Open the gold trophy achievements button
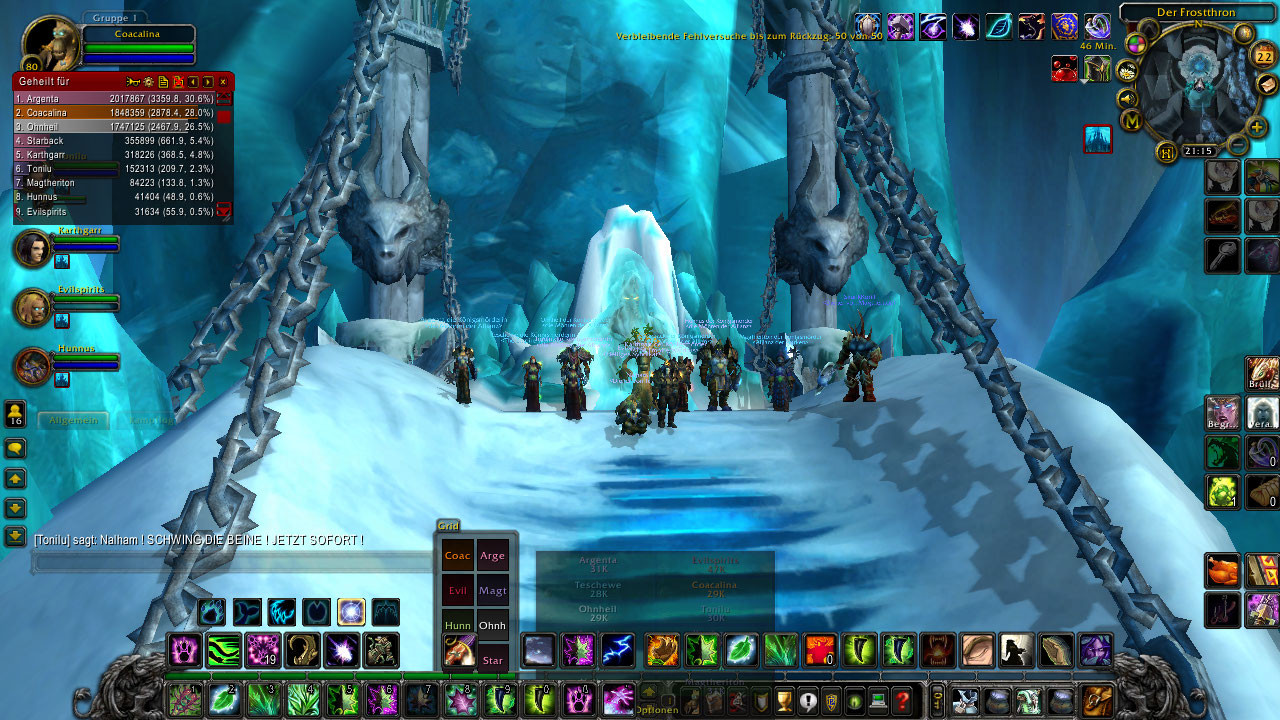Image resolution: width=1280 pixels, height=720 pixels. tap(784, 700)
